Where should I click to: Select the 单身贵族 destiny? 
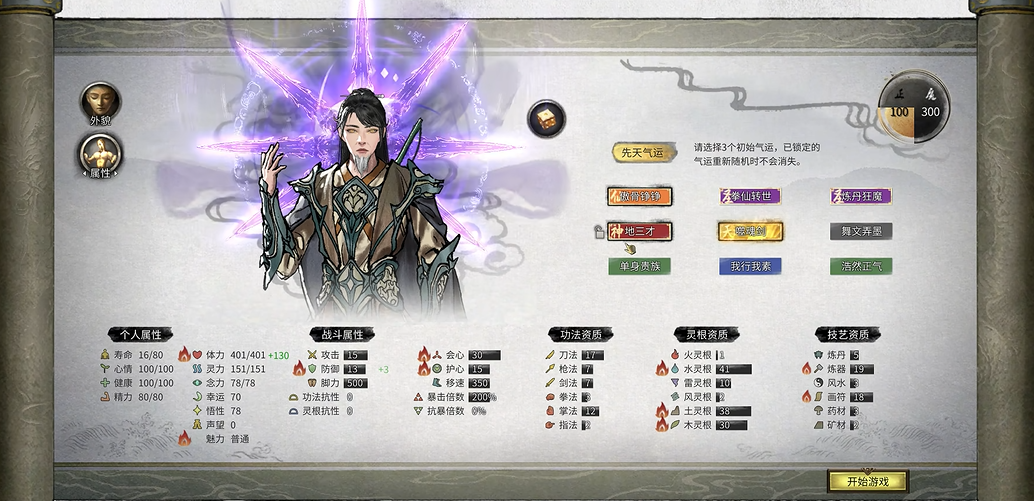639,266
